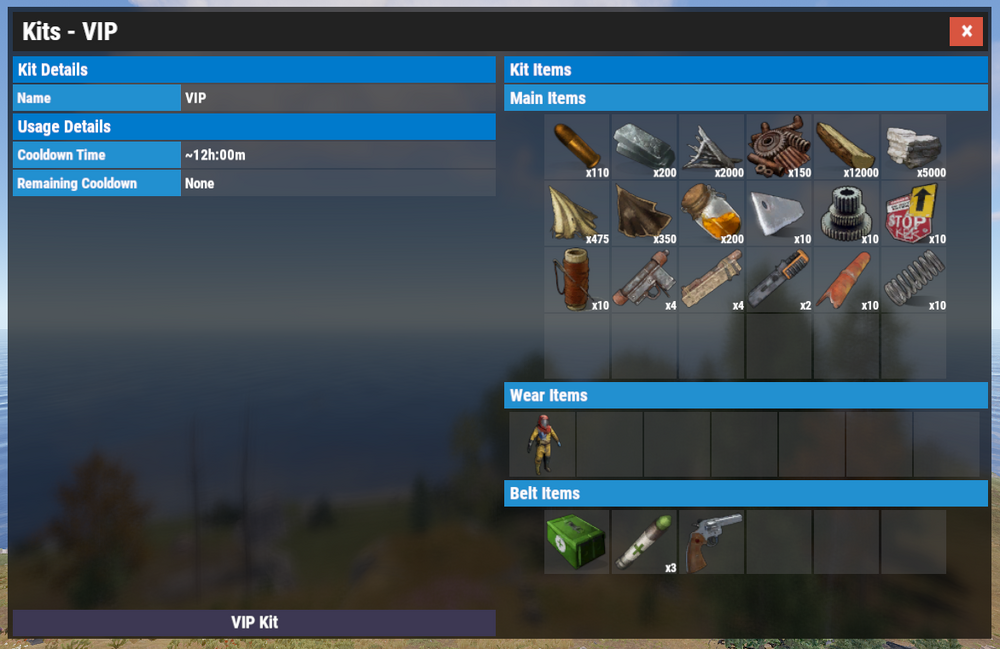This screenshot has height=649, width=1000.
Task: Click the road signs x10 slot
Action: coord(913,213)
